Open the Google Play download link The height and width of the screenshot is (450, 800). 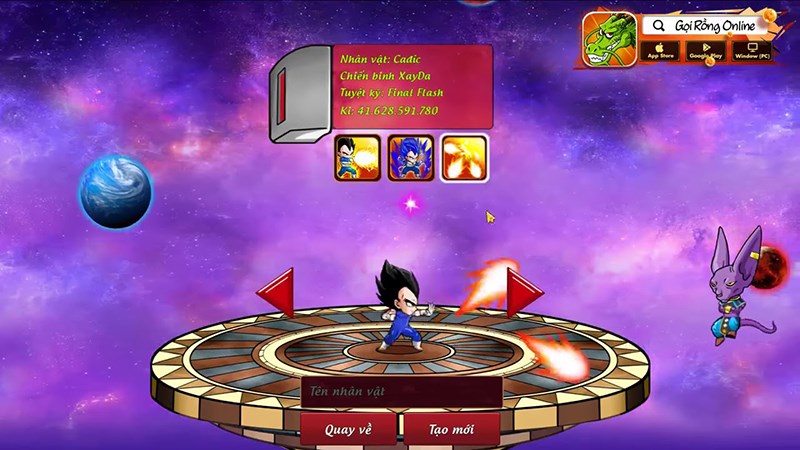705,49
